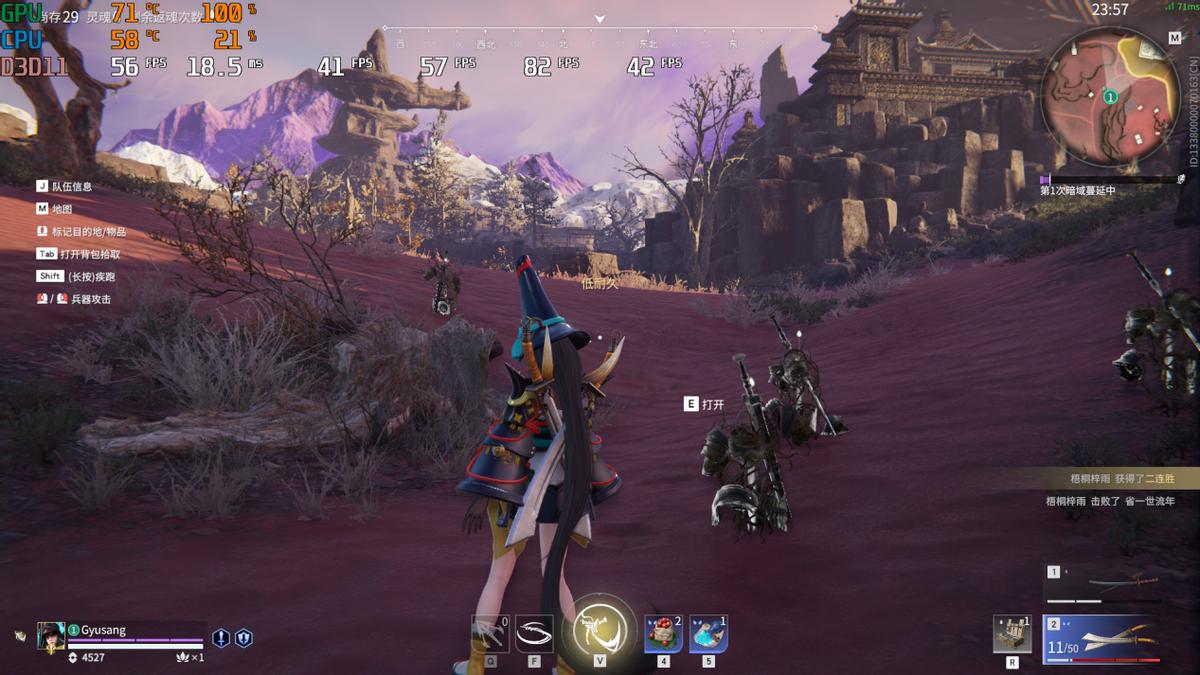Use the grappling hook icon
The height and width of the screenshot is (675, 1200).
[x=490, y=634]
